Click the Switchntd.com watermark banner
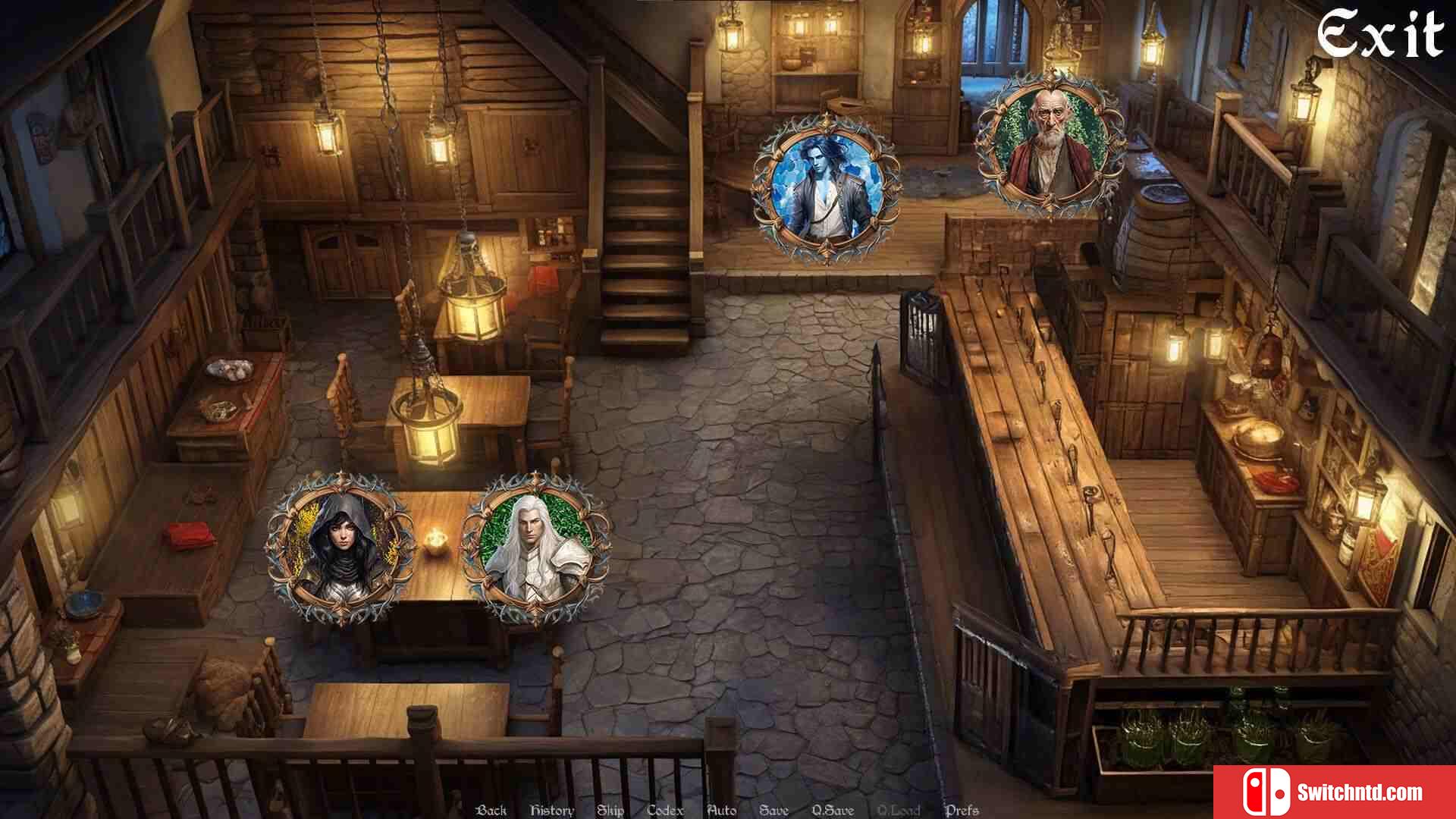1456x819 pixels. [x=1335, y=792]
